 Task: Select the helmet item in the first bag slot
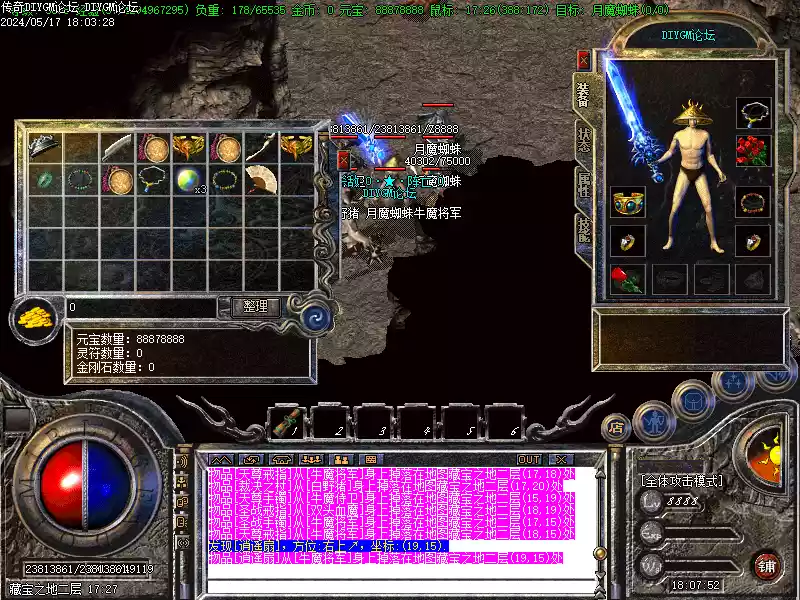click(x=45, y=148)
